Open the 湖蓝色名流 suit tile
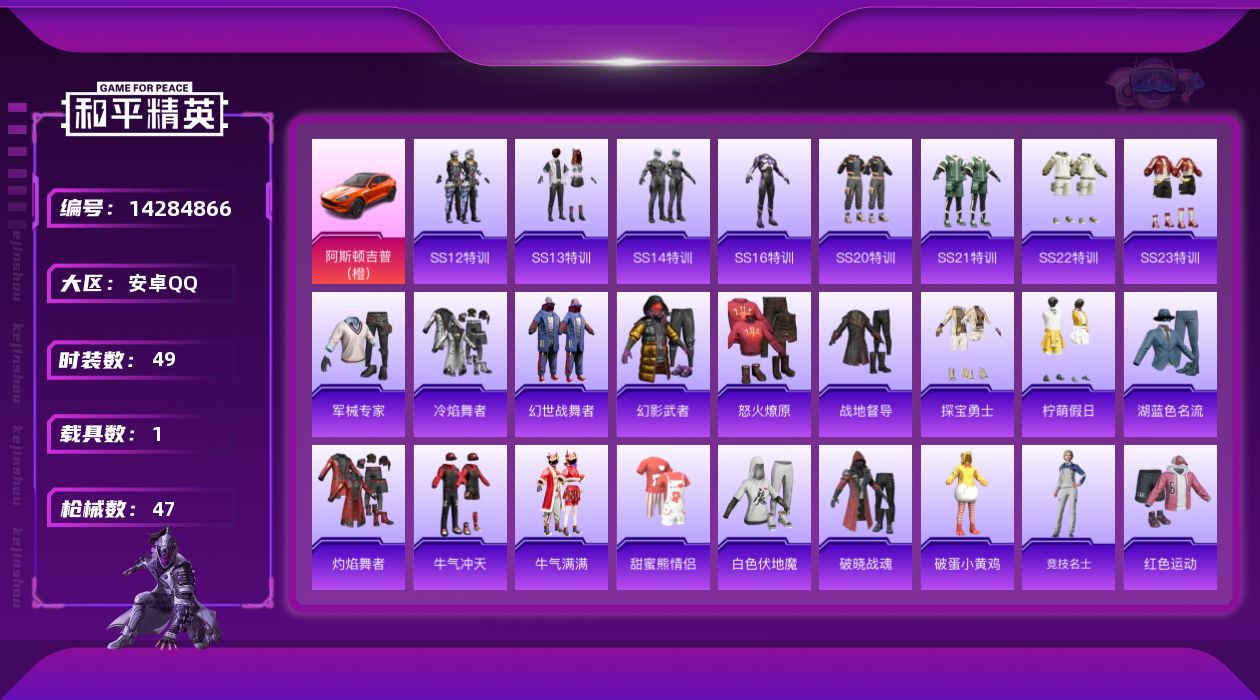 point(1170,364)
